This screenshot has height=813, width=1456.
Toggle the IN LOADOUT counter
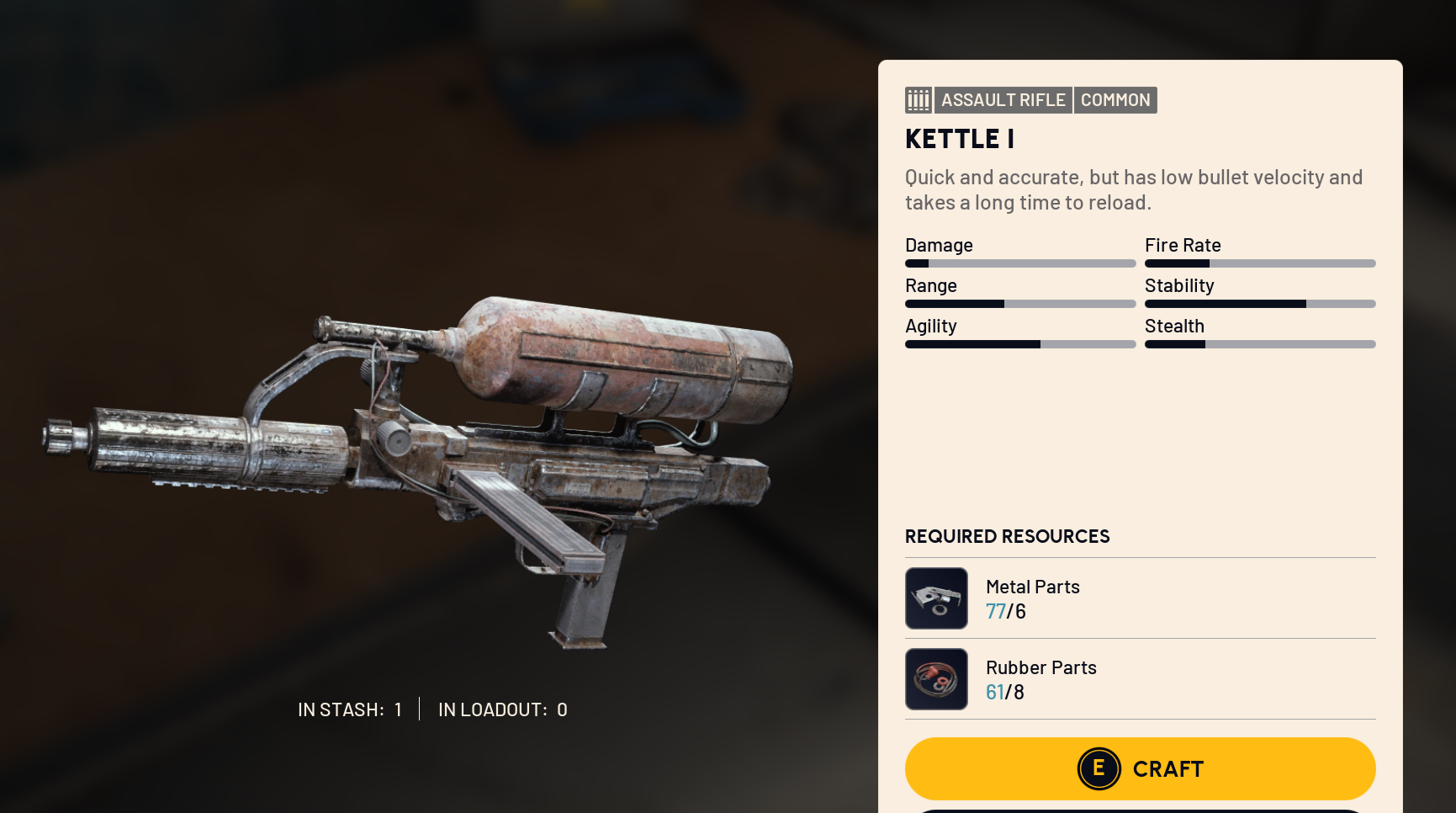[x=502, y=709]
